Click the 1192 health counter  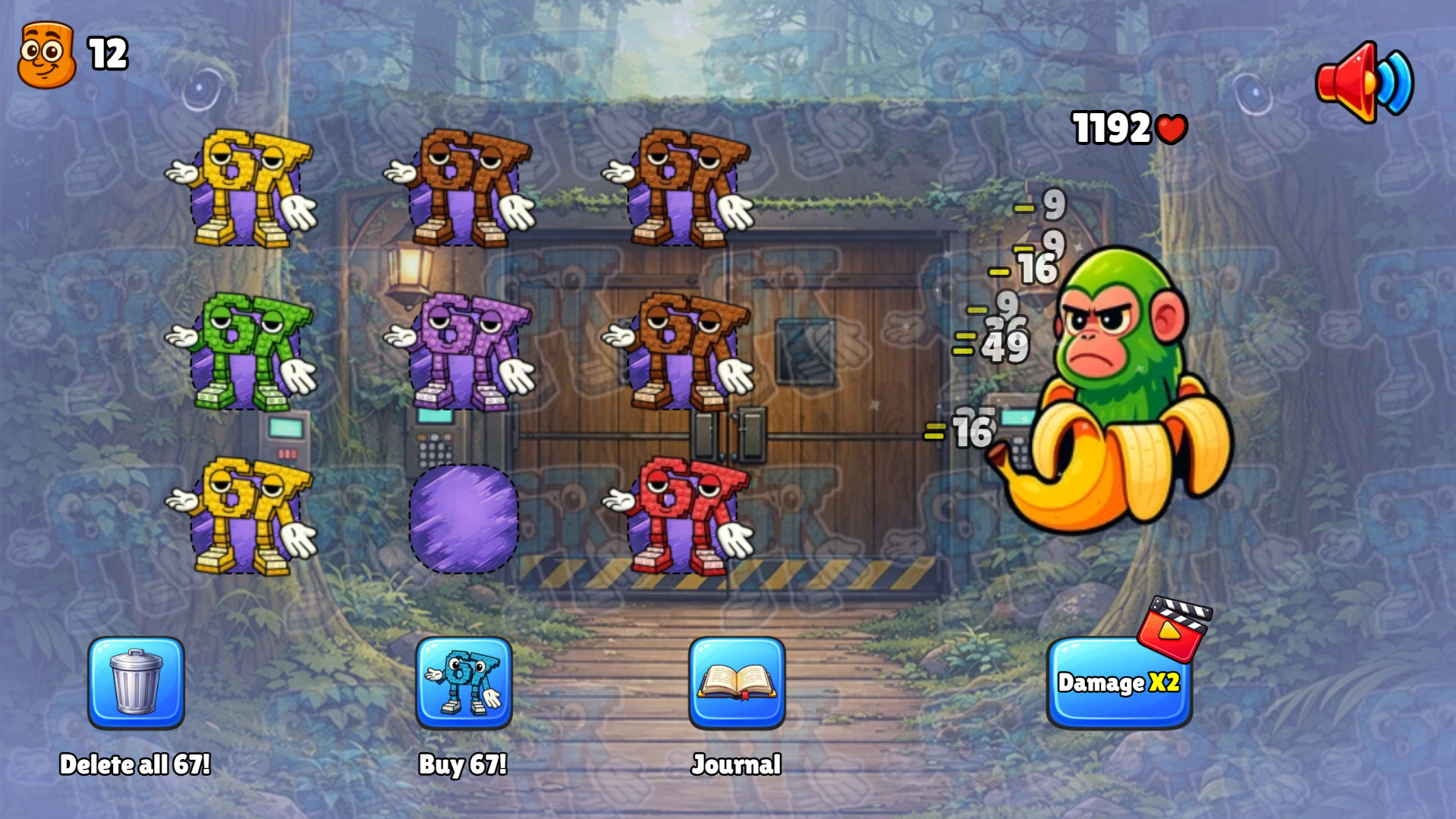click(1112, 127)
